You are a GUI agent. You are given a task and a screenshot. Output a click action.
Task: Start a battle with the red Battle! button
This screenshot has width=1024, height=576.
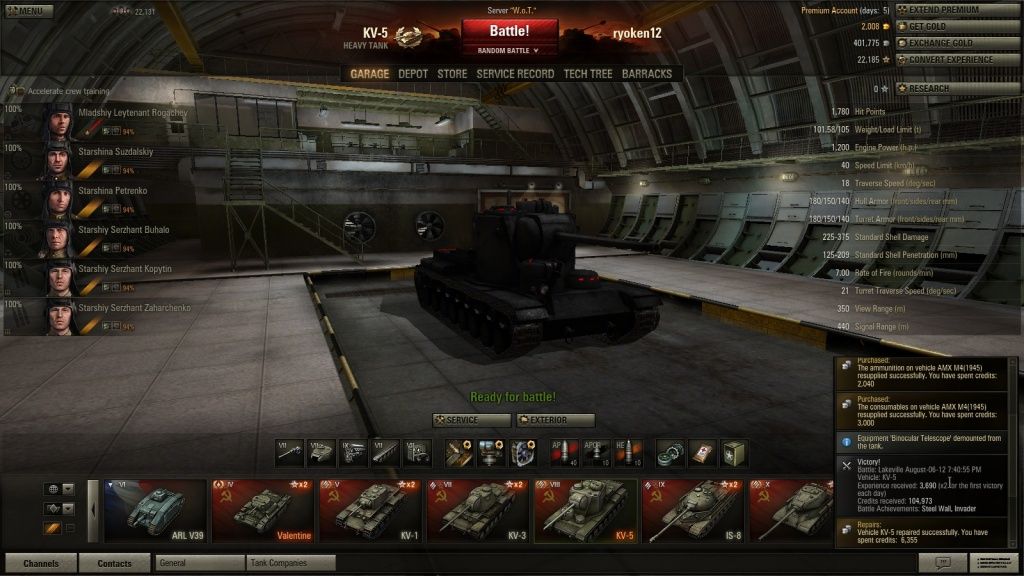point(510,32)
